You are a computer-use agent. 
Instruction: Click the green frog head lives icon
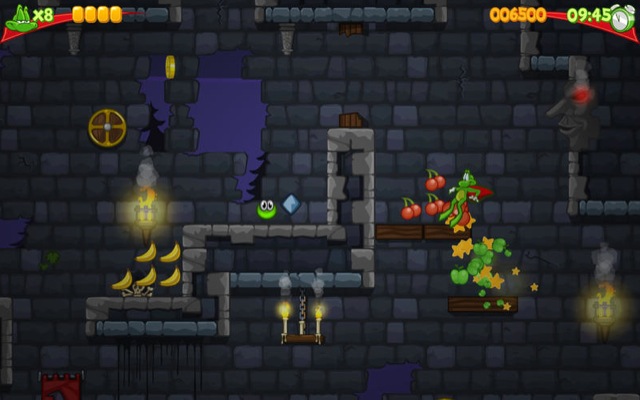click(x=18, y=16)
